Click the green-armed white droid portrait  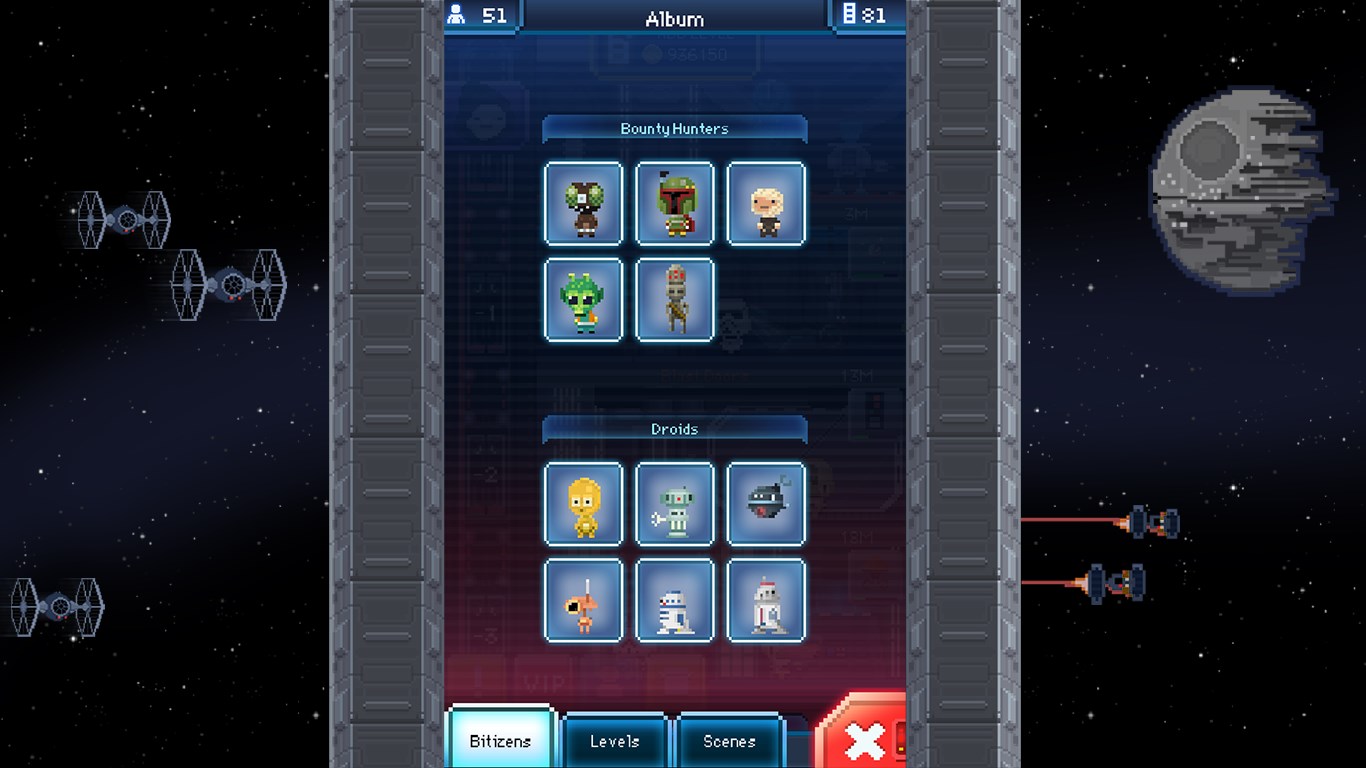coord(675,503)
